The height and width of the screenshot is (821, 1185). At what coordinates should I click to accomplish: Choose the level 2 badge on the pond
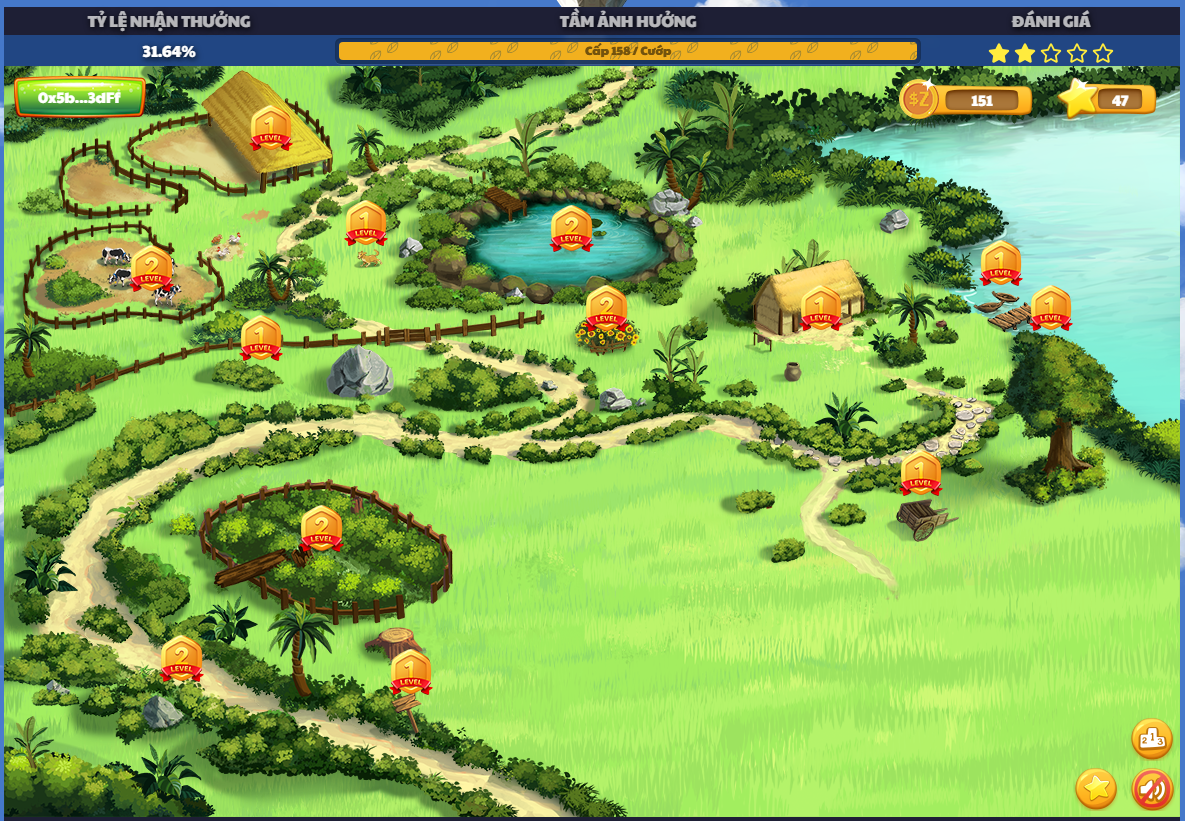[571, 229]
